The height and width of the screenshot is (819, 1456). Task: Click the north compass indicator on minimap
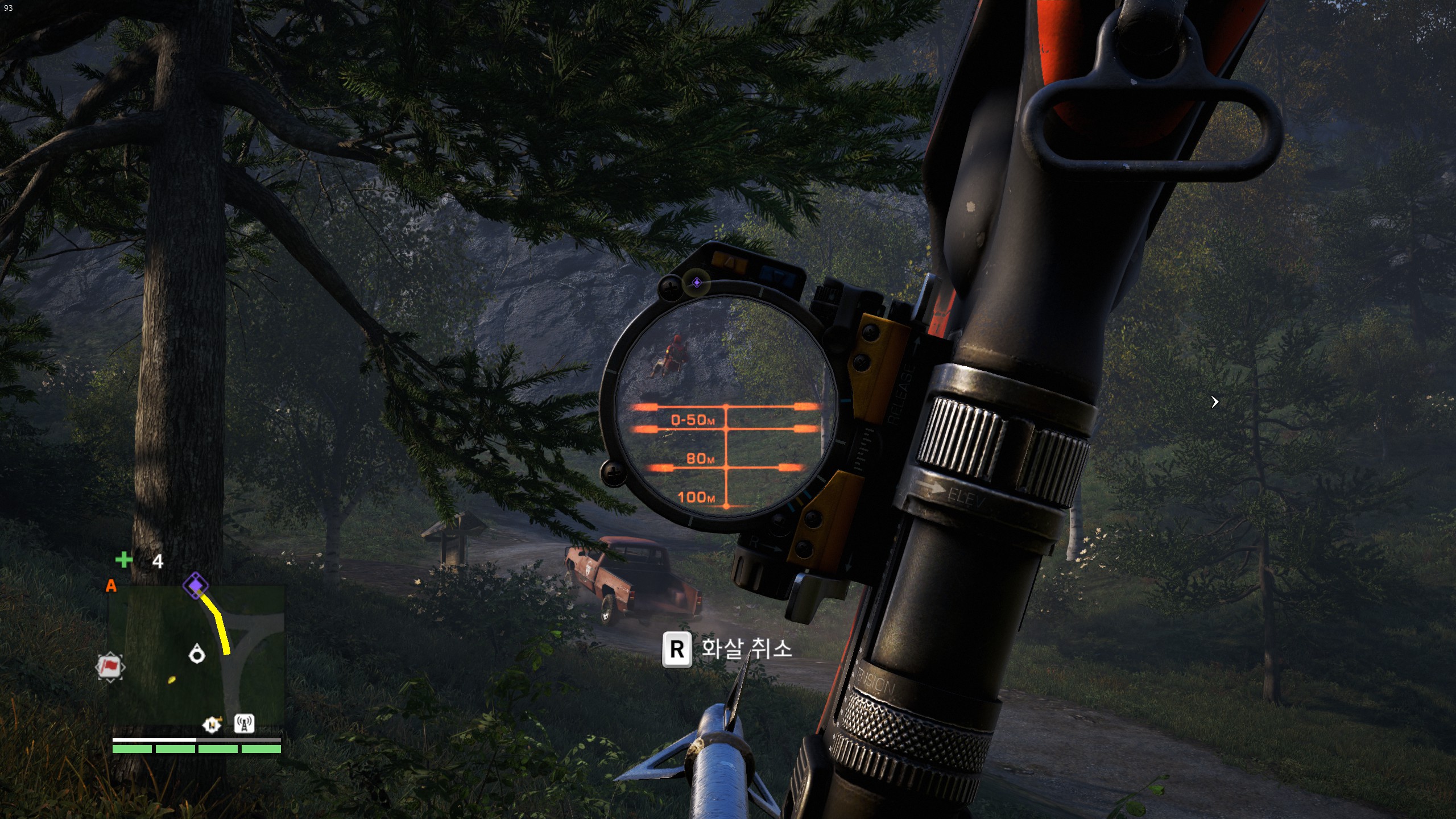[x=212, y=725]
